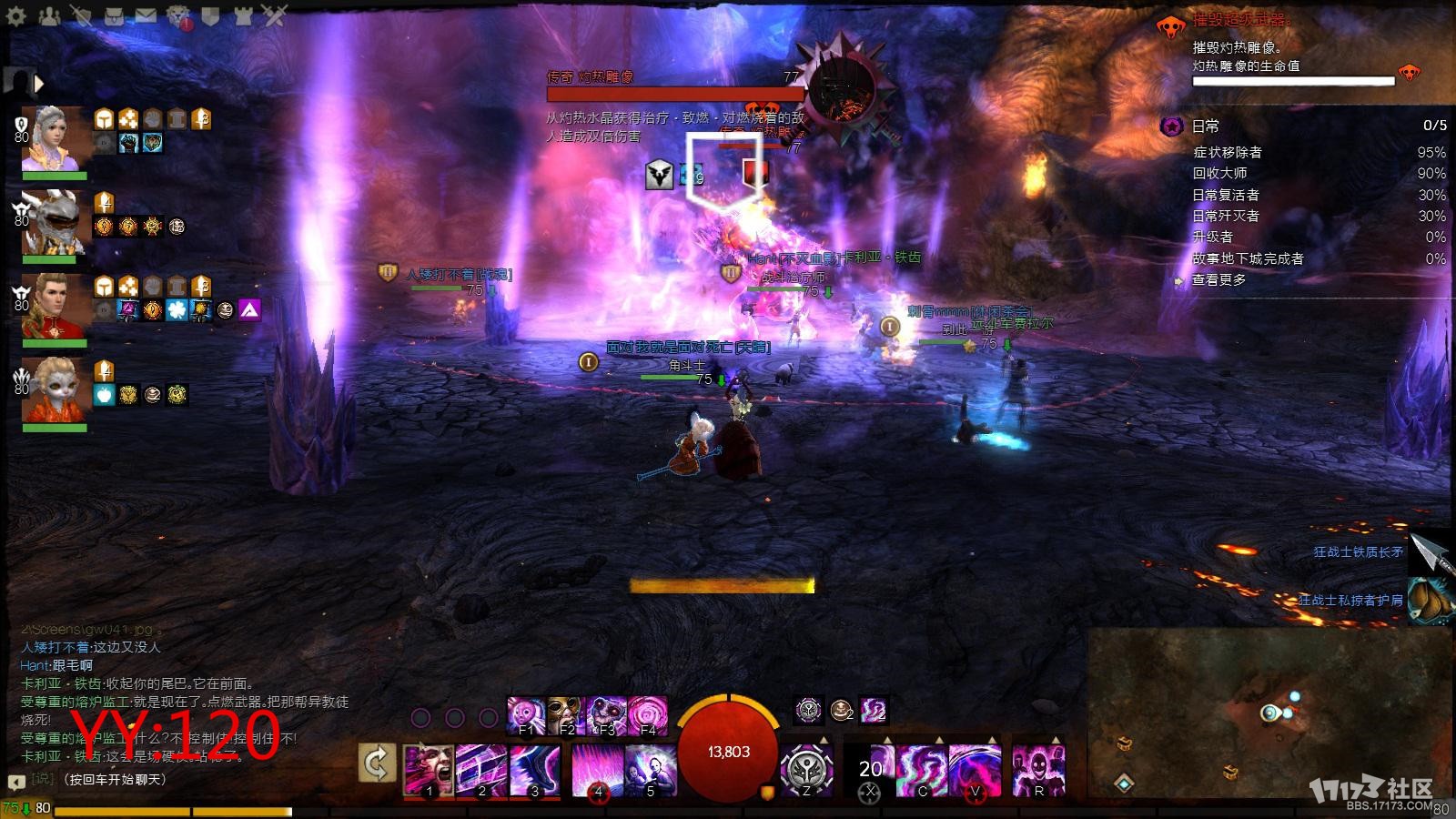Screen dimensions: 1456x819
Task: Click the chat input box
Action: 182,780
